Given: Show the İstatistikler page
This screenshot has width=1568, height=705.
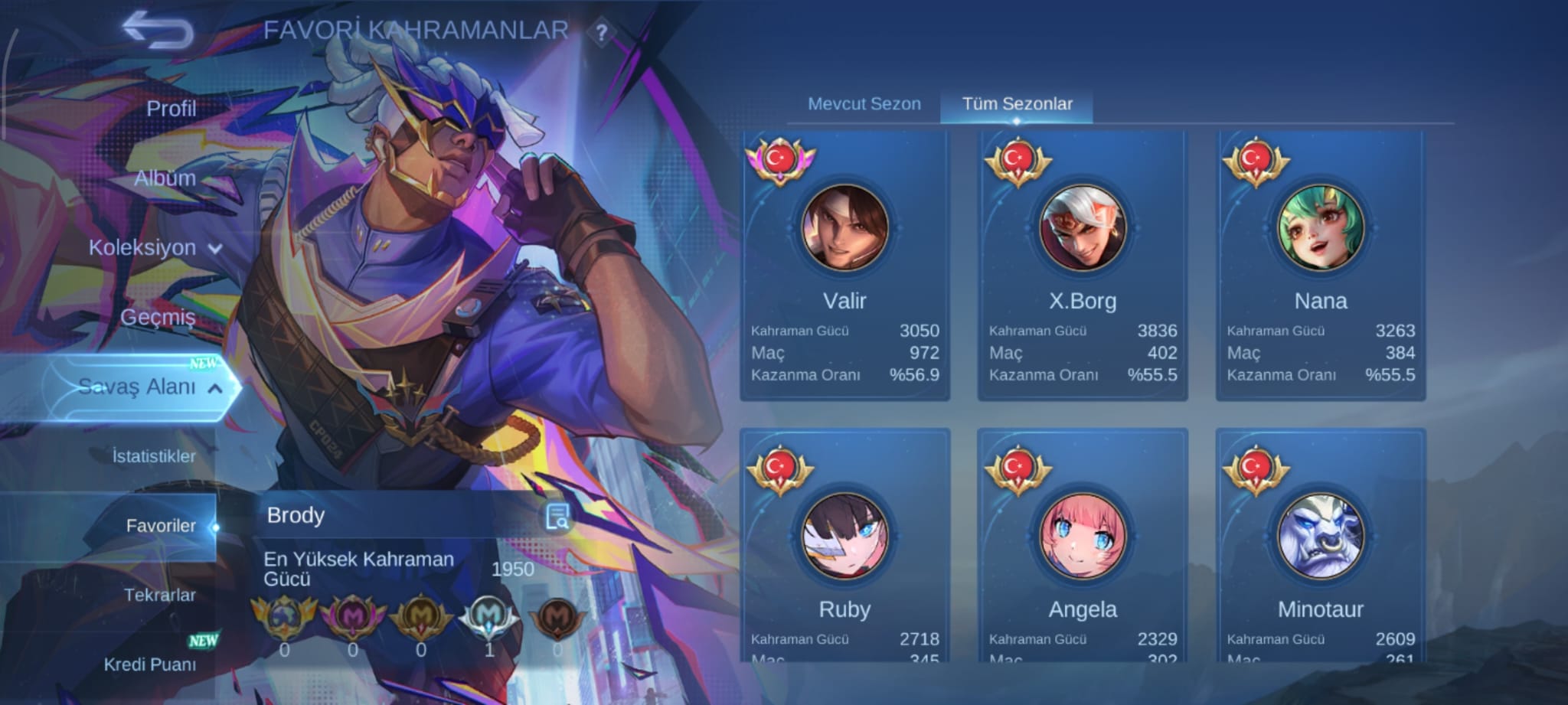Looking at the screenshot, I should click(154, 456).
